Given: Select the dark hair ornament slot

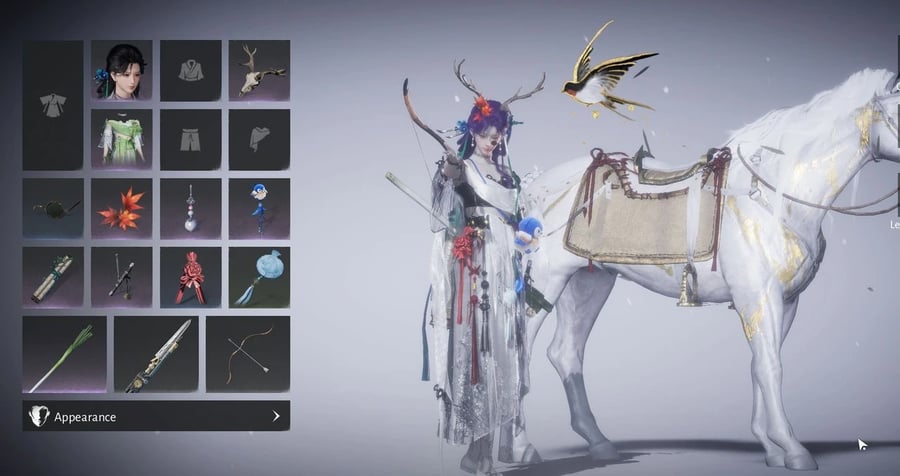Looking at the screenshot, I should (53, 208).
